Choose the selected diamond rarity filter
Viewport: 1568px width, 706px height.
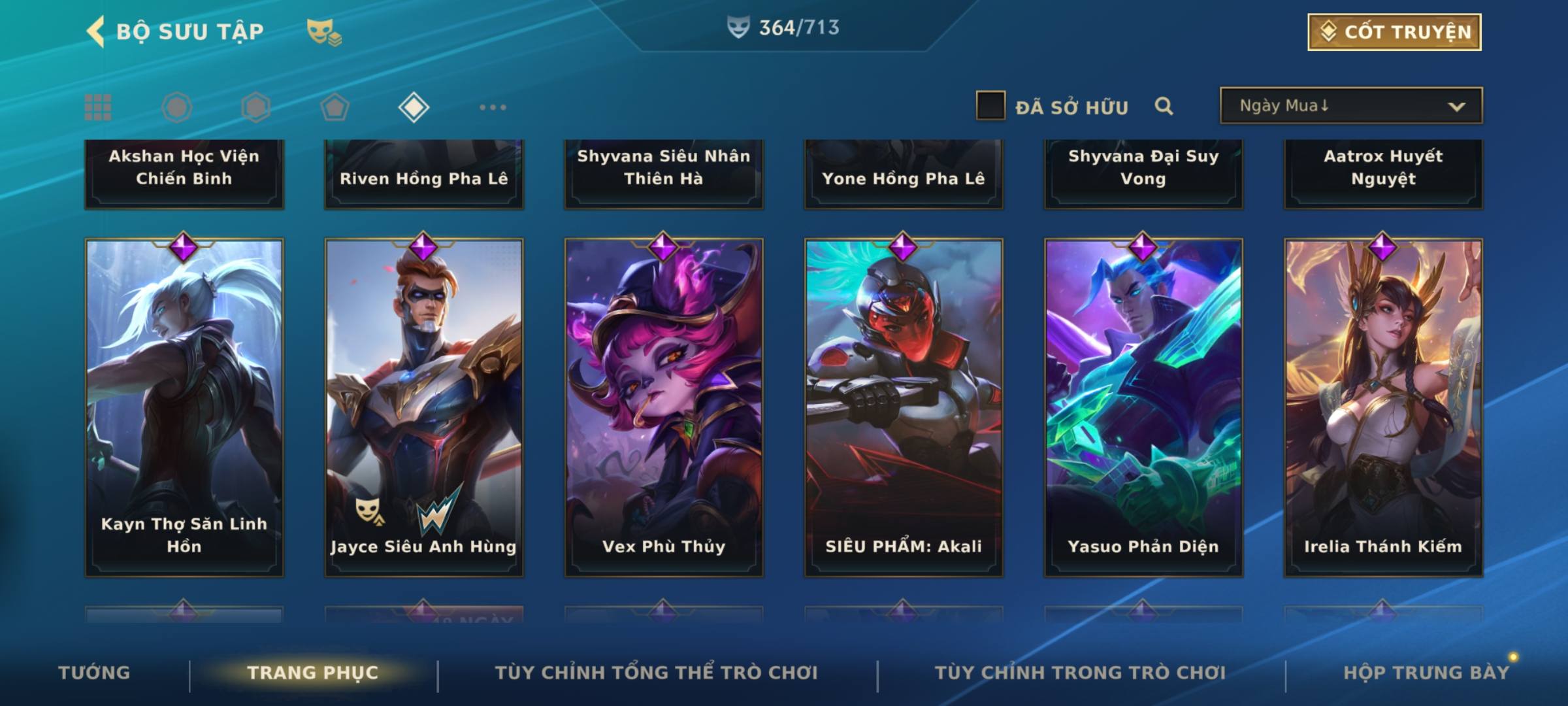tap(414, 107)
